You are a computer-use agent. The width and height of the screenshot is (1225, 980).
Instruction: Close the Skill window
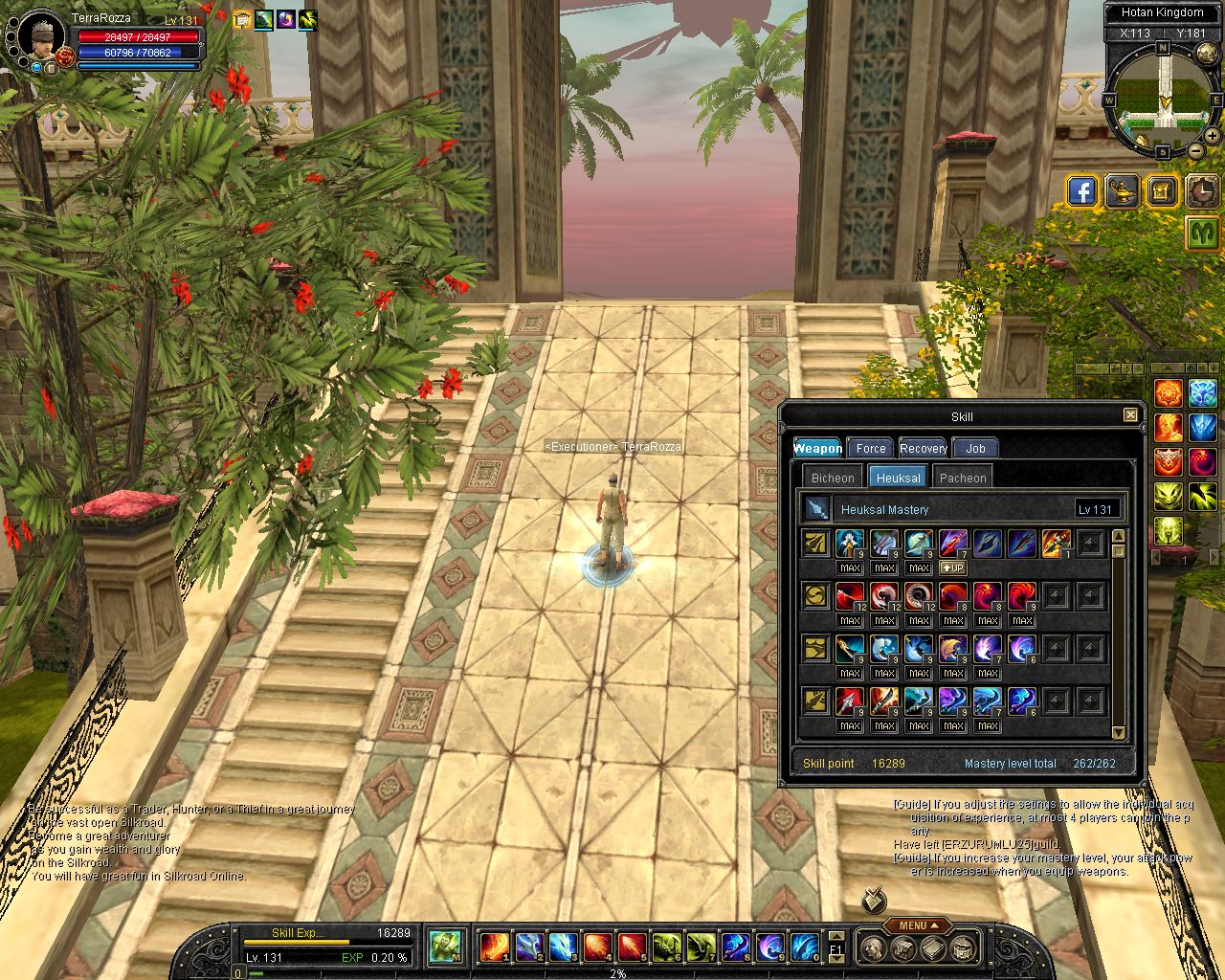[x=1130, y=414]
